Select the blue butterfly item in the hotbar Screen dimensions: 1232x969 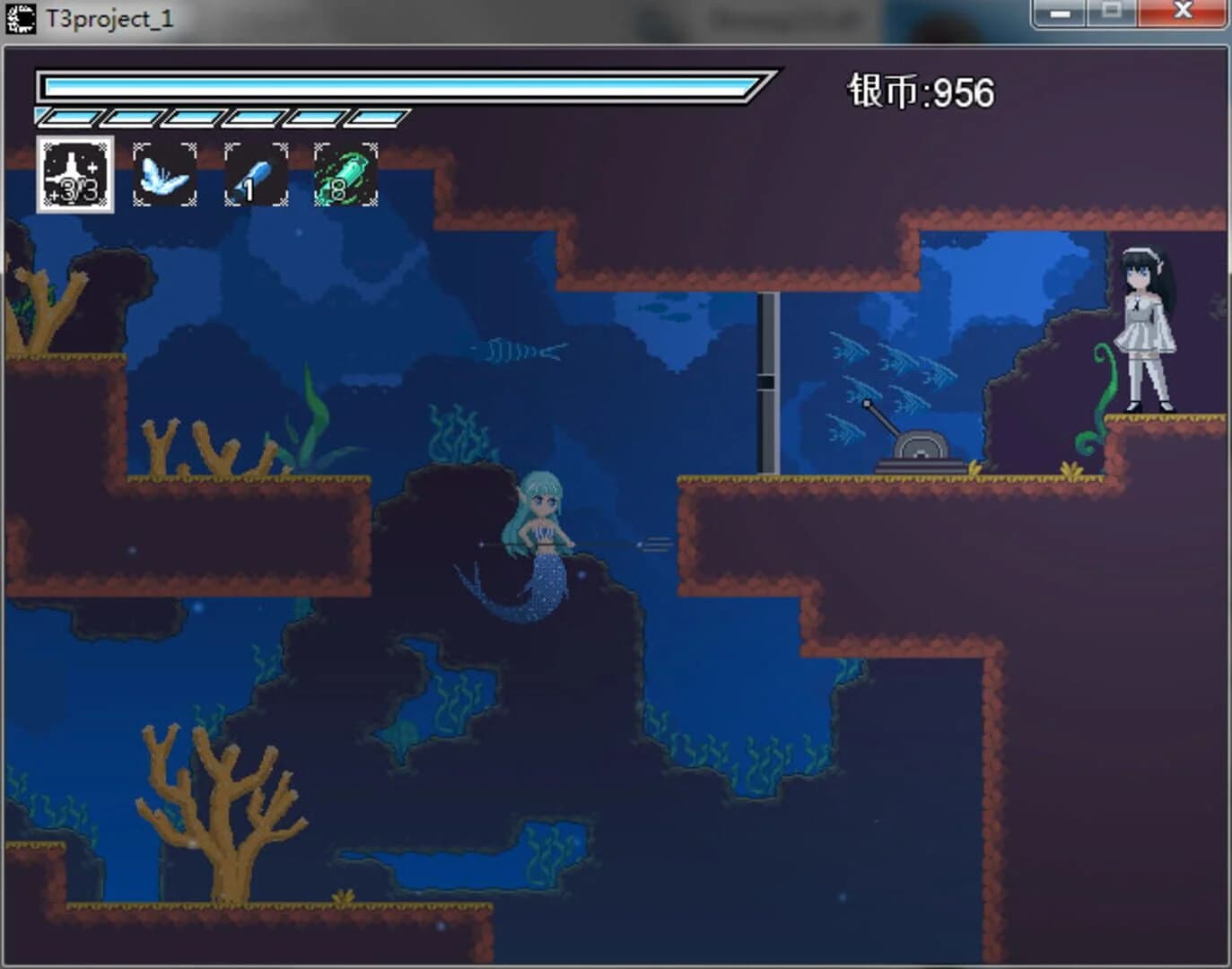(165, 173)
